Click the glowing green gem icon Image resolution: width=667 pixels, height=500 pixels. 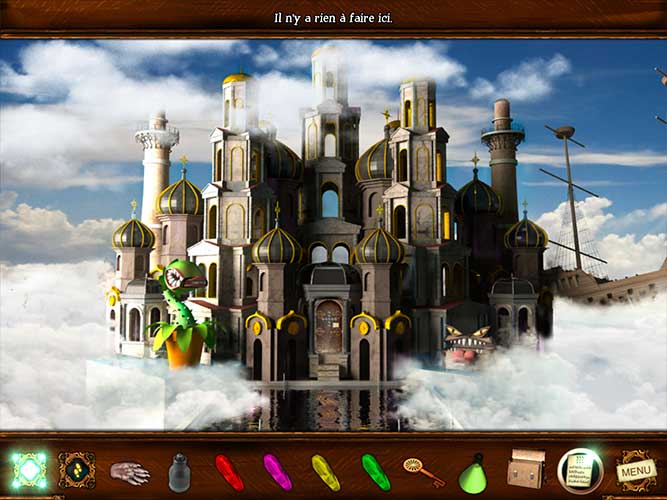pyautogui.click(x=28, y=470)
